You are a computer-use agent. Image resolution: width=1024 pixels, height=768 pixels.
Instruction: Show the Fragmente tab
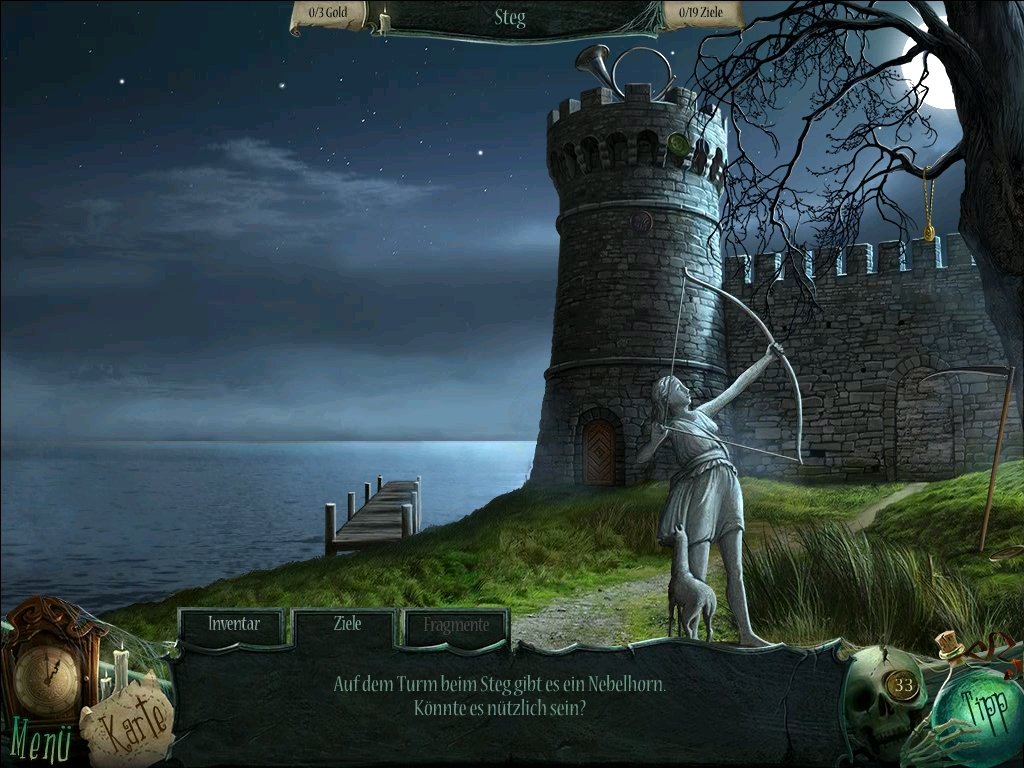[x=456, y=625]
